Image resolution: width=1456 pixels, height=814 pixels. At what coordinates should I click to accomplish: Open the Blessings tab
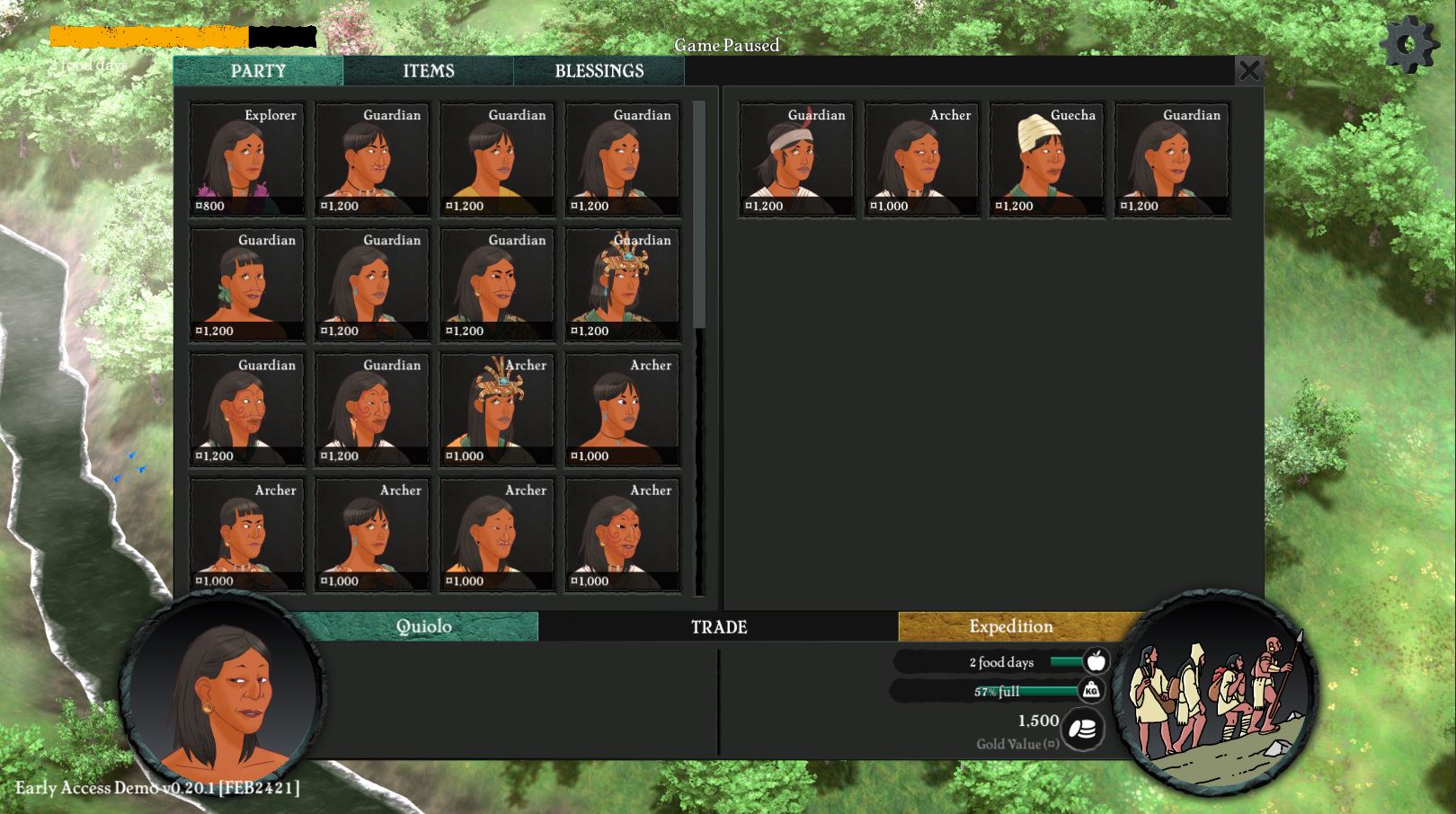599,71
